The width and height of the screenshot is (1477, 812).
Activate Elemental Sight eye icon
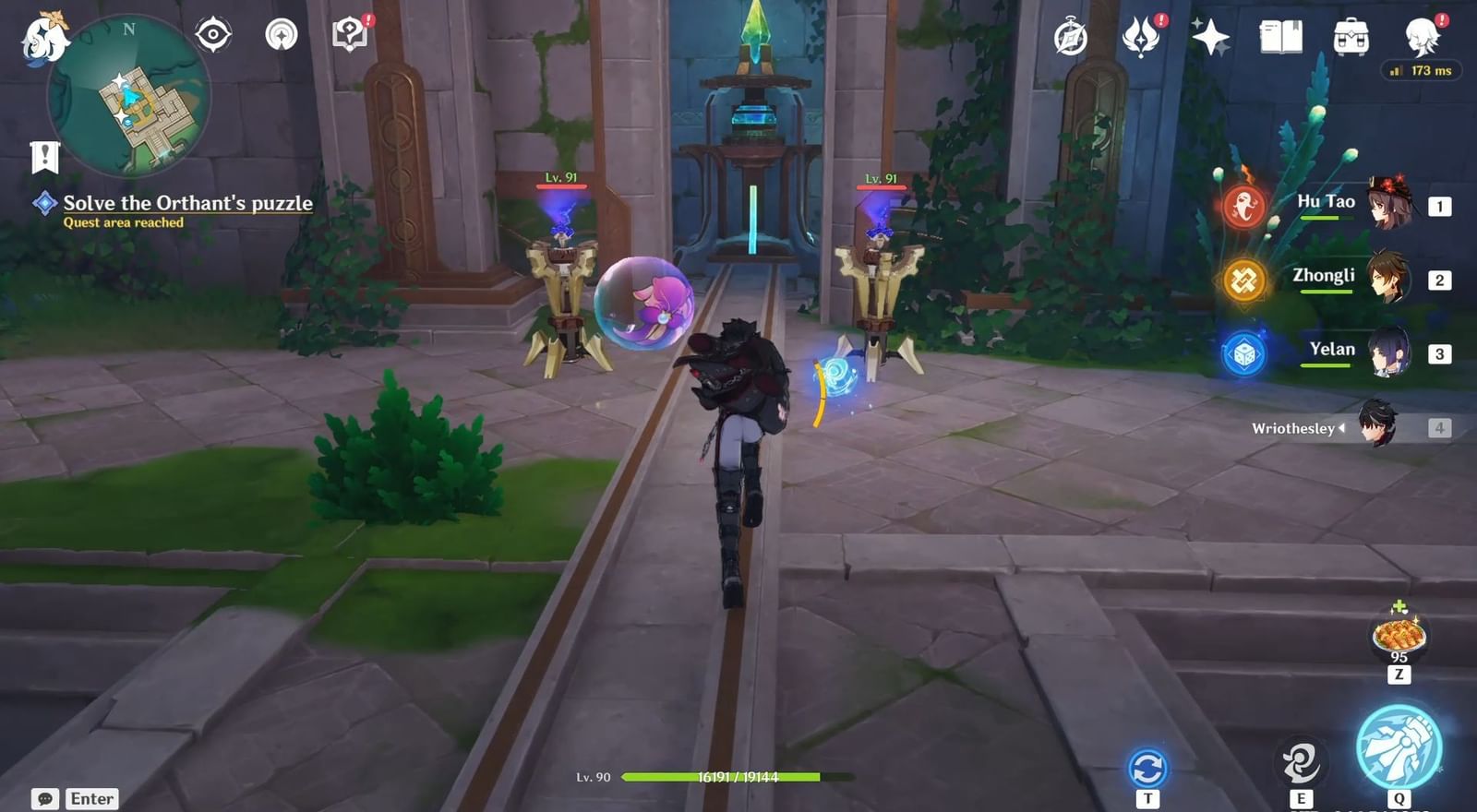[x=212, y=34]
